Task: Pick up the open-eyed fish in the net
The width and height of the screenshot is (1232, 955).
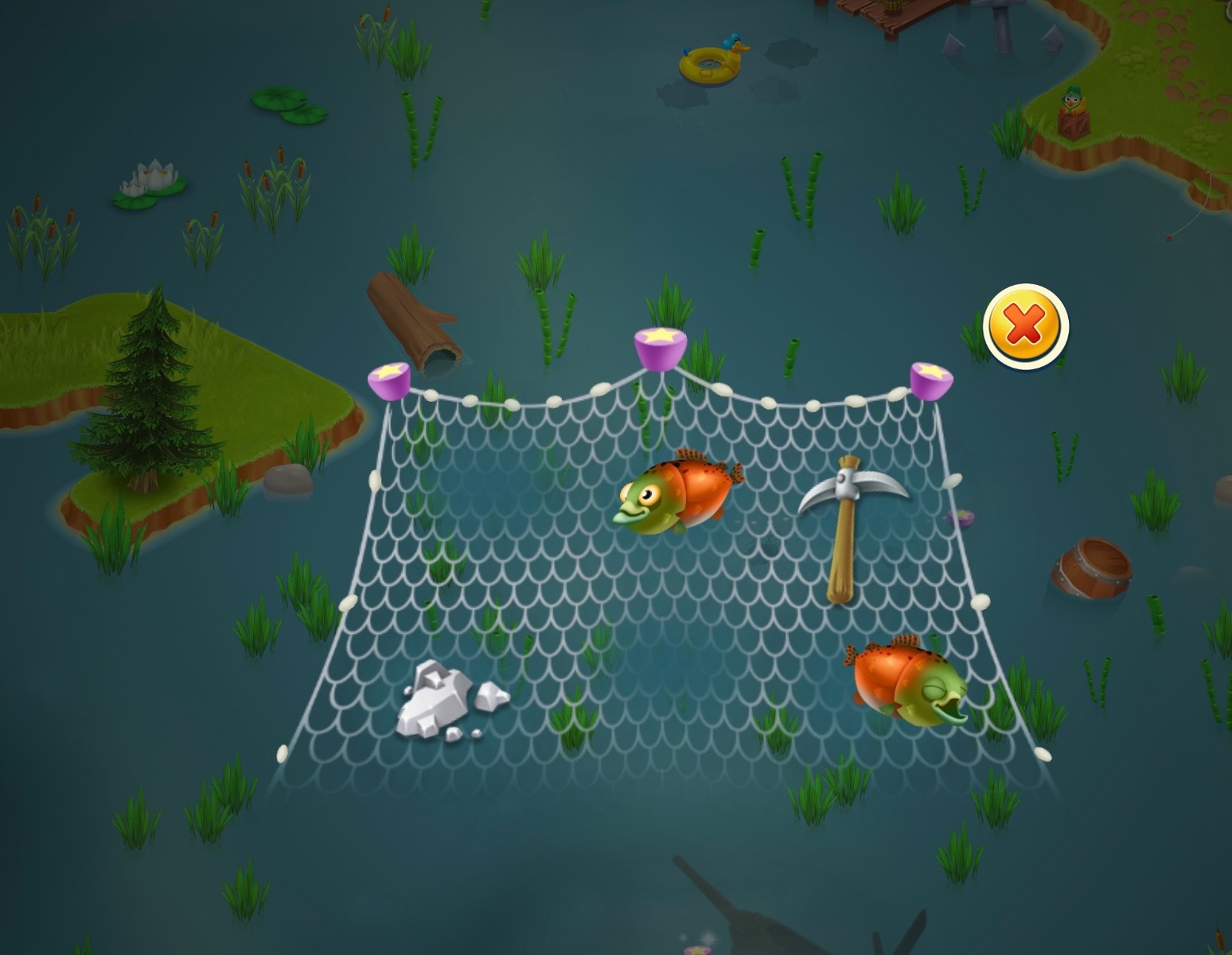Action: pos(676,493)
